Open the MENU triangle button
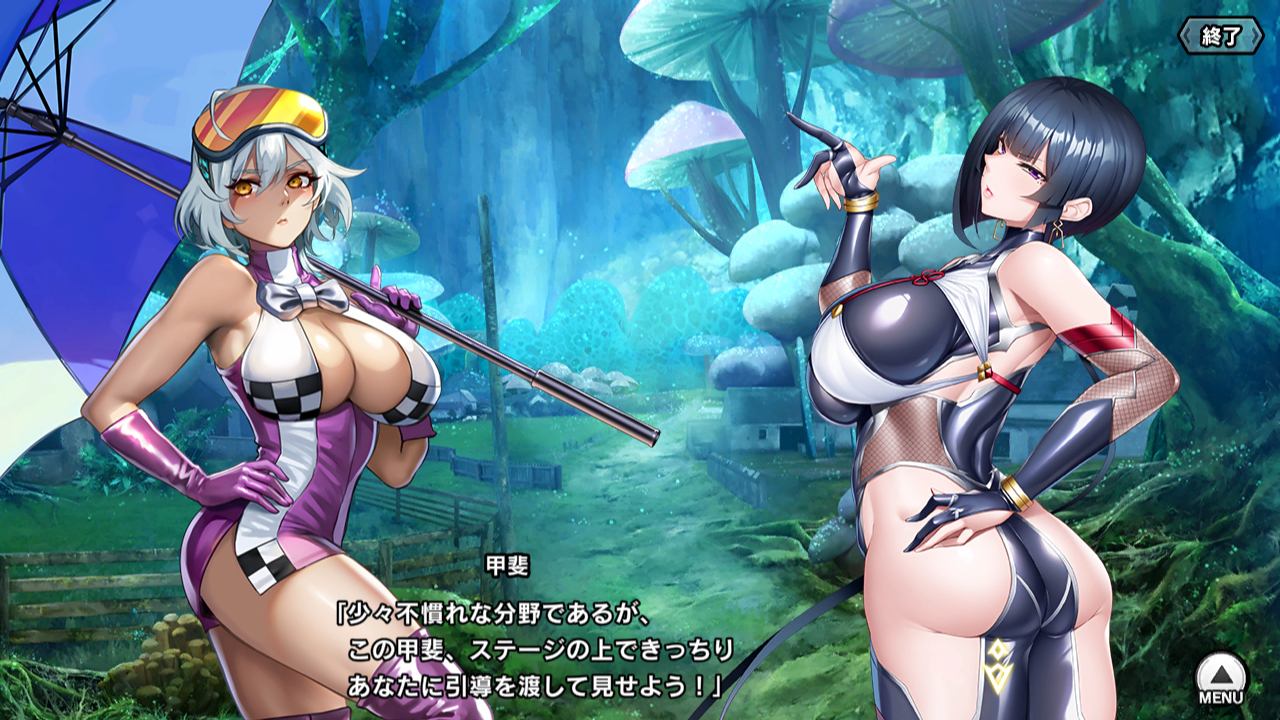 click(x=1221, y=677)
